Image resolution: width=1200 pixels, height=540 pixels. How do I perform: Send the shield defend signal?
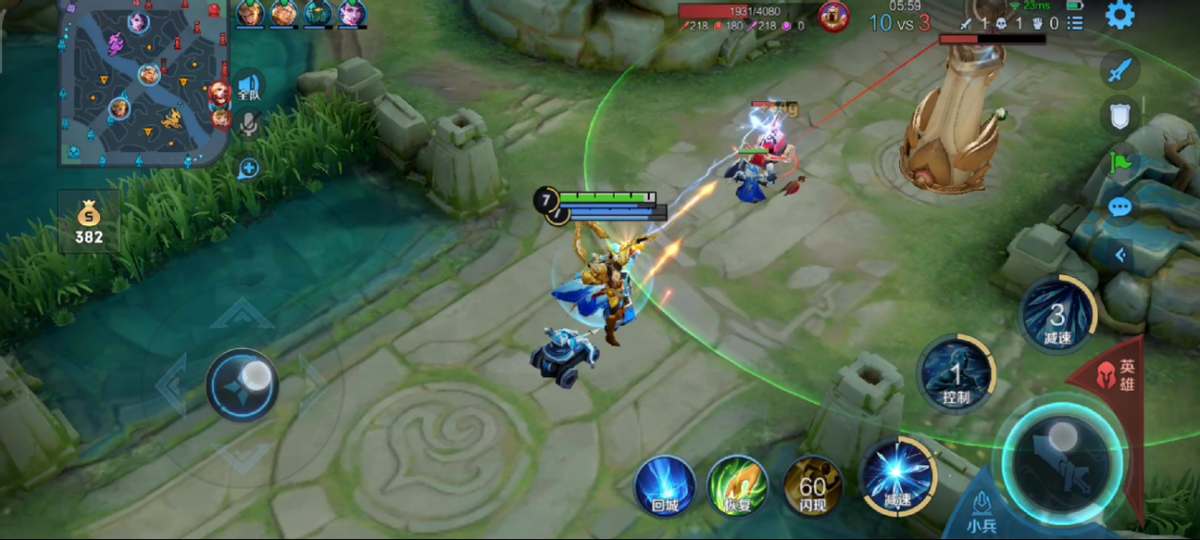(1121, 115)
